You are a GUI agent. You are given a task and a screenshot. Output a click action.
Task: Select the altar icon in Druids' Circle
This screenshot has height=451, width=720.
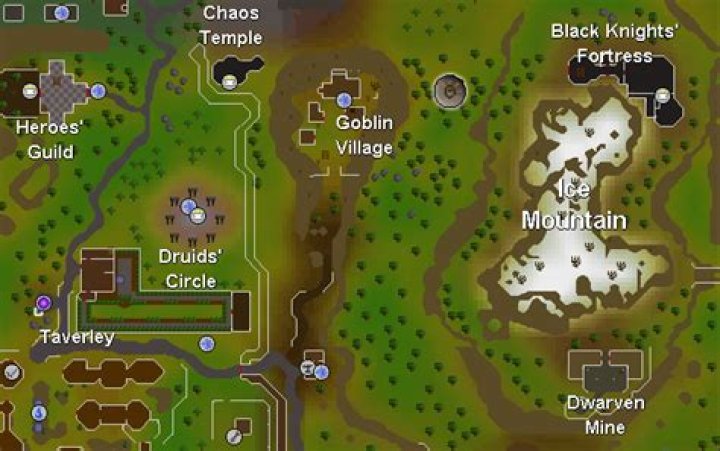[198, 215]
